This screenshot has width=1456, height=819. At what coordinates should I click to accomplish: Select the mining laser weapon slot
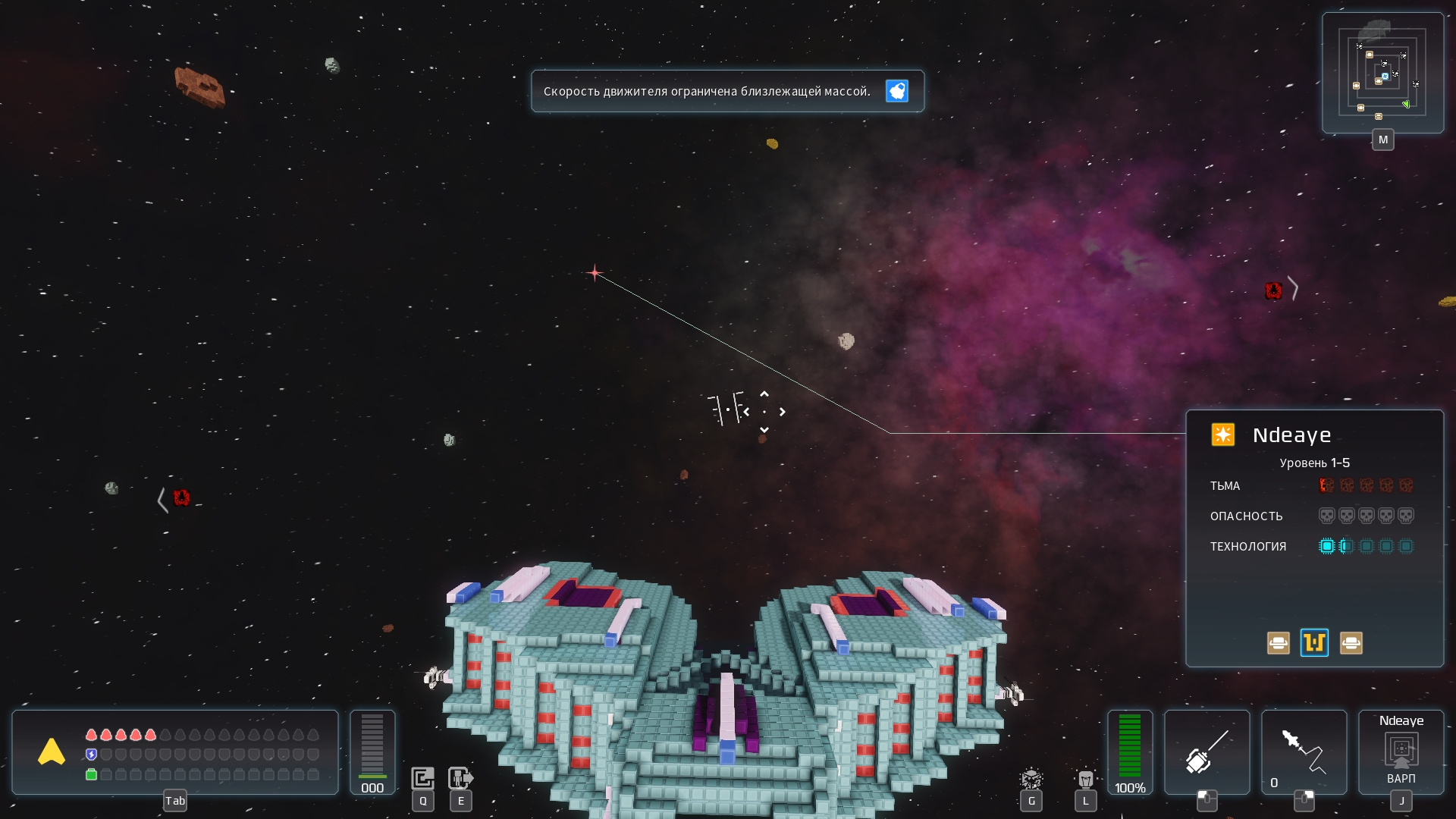[1207, 751]
